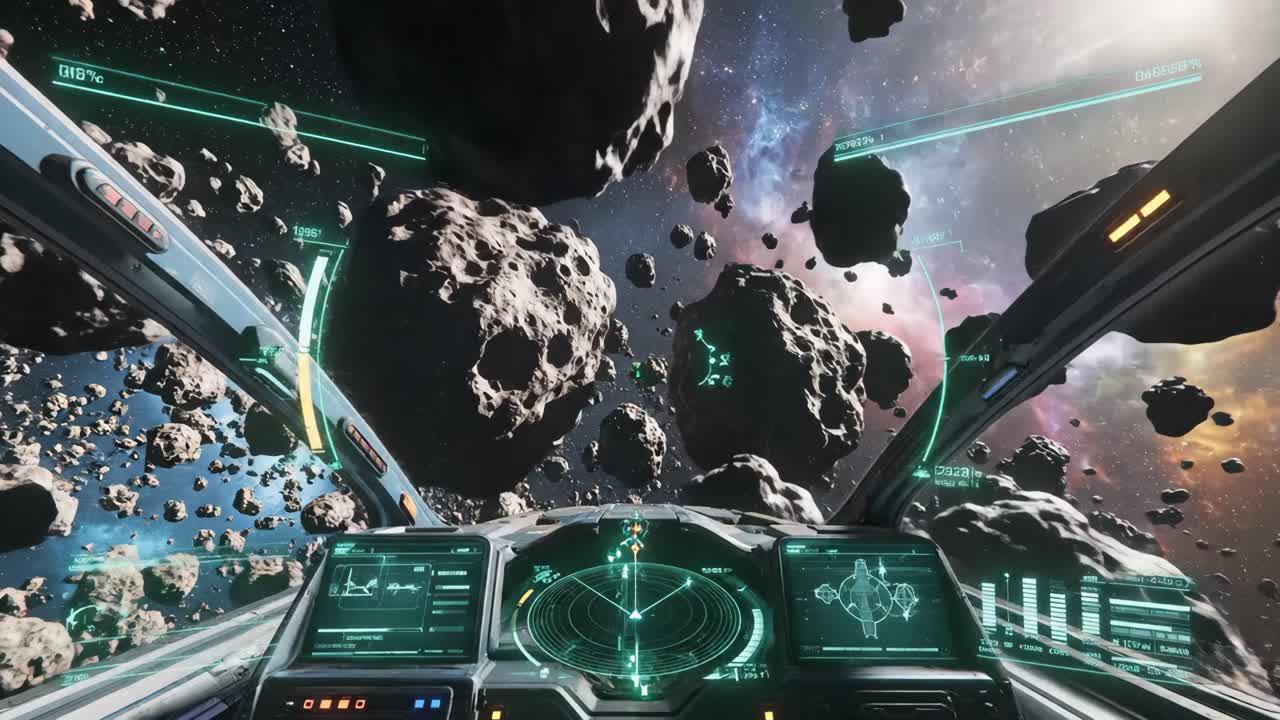Select the triangular ship marker on the radar
Image resolution: width=1280 pixels, height=720 pixels.
pyautogui.click(x=635, y=615)
